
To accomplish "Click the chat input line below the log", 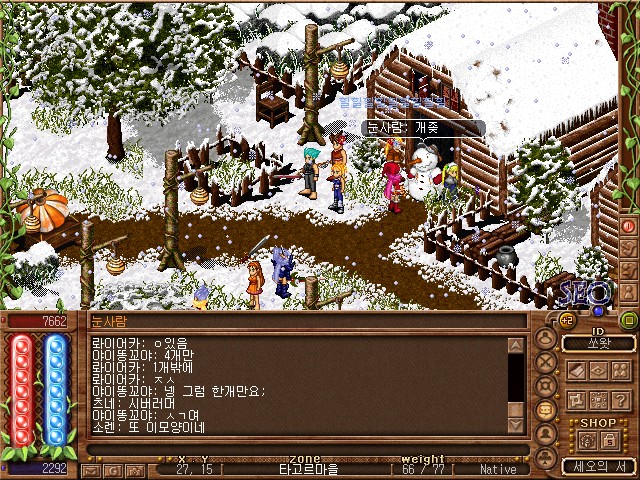I will [x=300, y=449].
